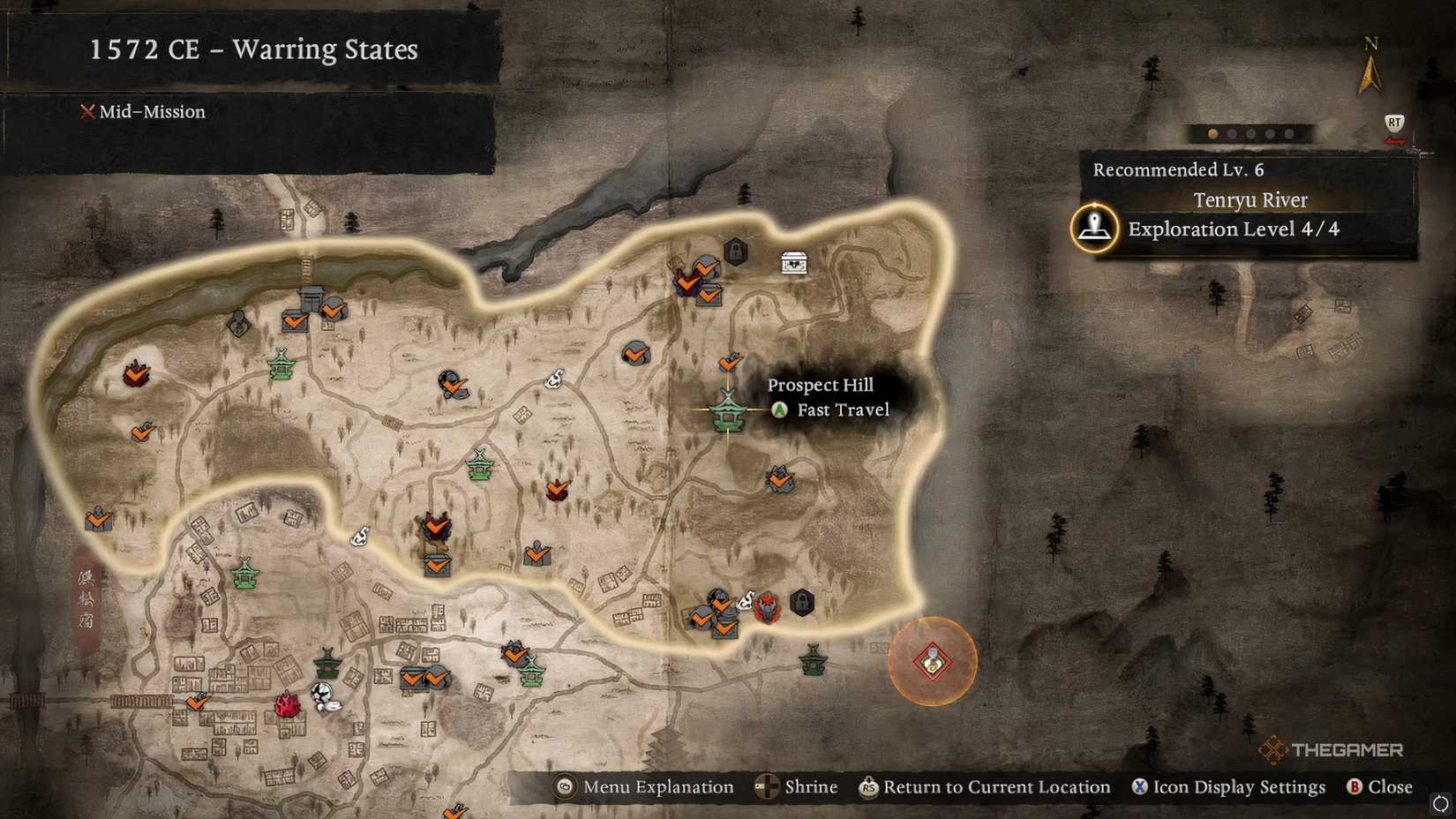Open the Menu Explanation
Screen dimensions: 1456x819
[x=643, y=786]
